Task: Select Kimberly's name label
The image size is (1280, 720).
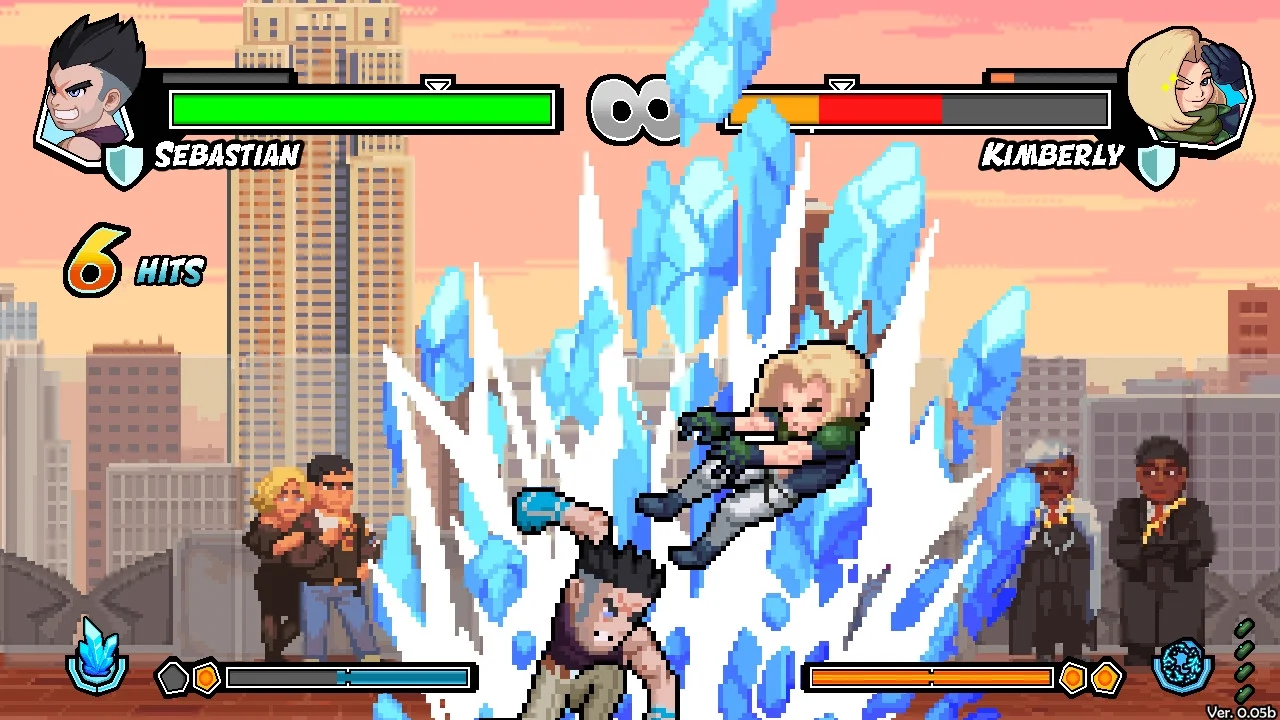Action: tap(1053, 155)
